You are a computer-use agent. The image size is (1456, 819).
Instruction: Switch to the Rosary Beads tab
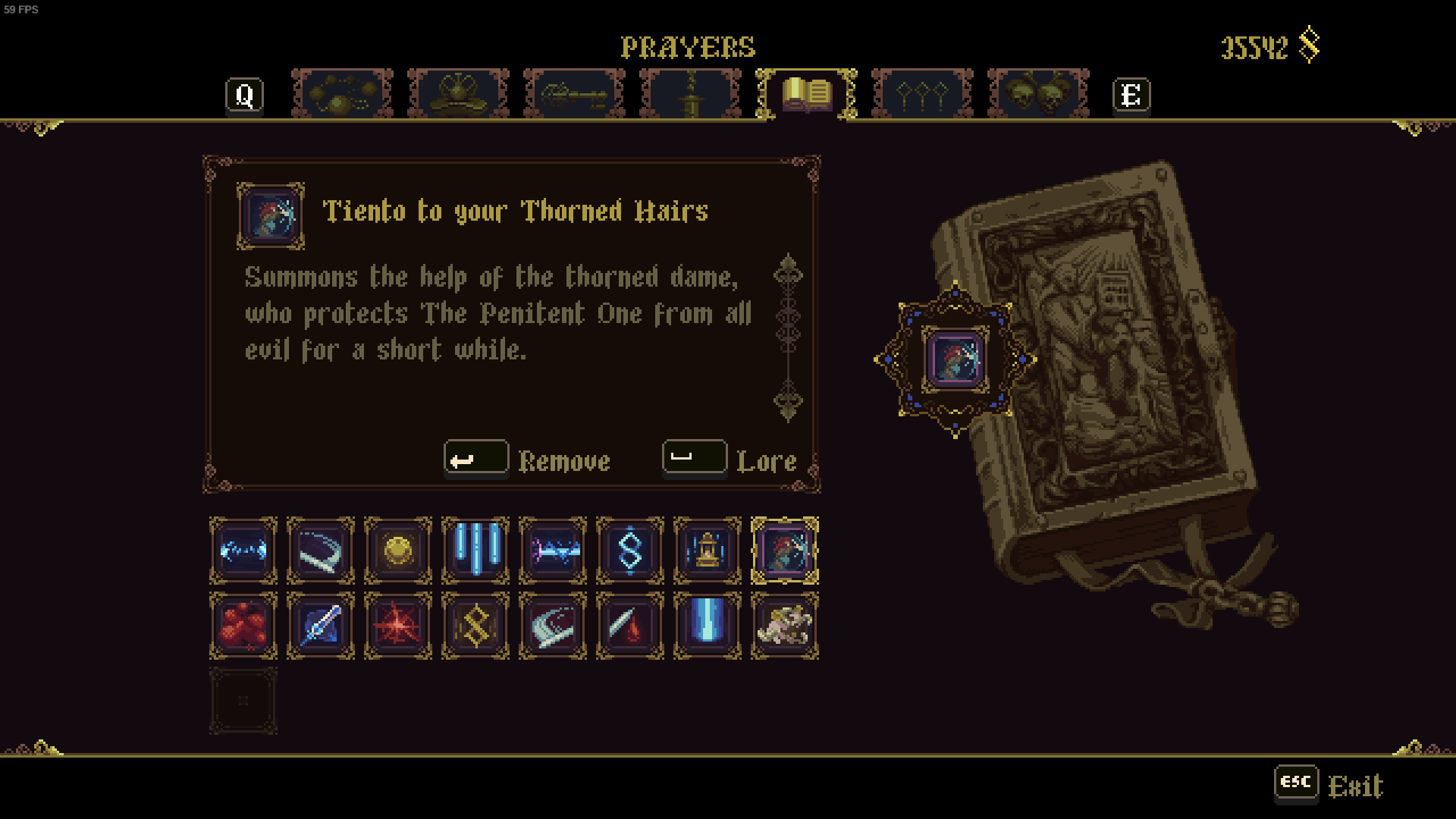pos(340,94)
